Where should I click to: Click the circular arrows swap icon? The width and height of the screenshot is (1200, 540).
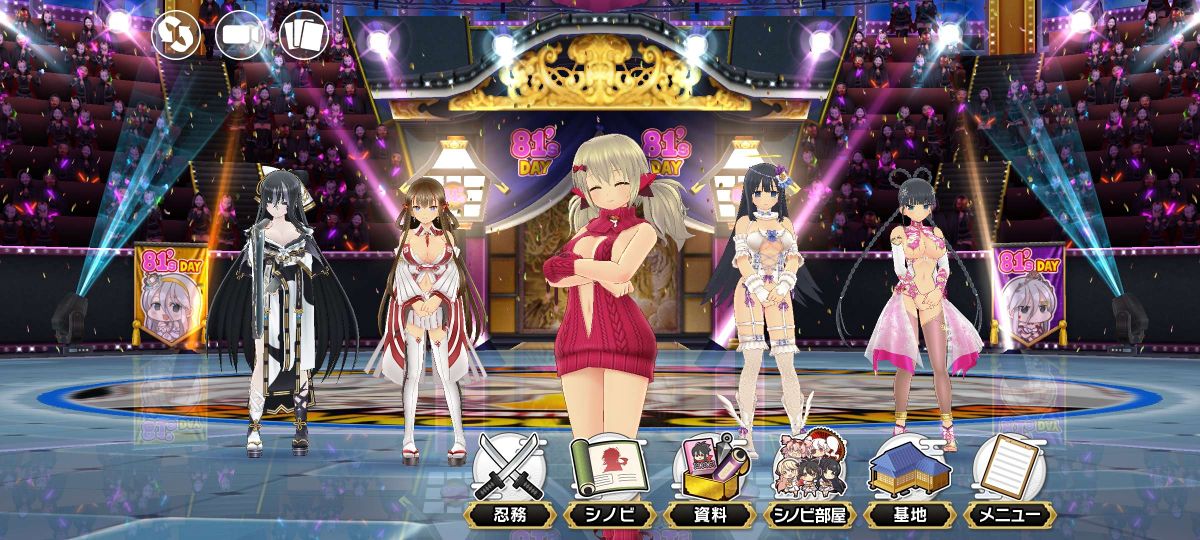point(176,34)
